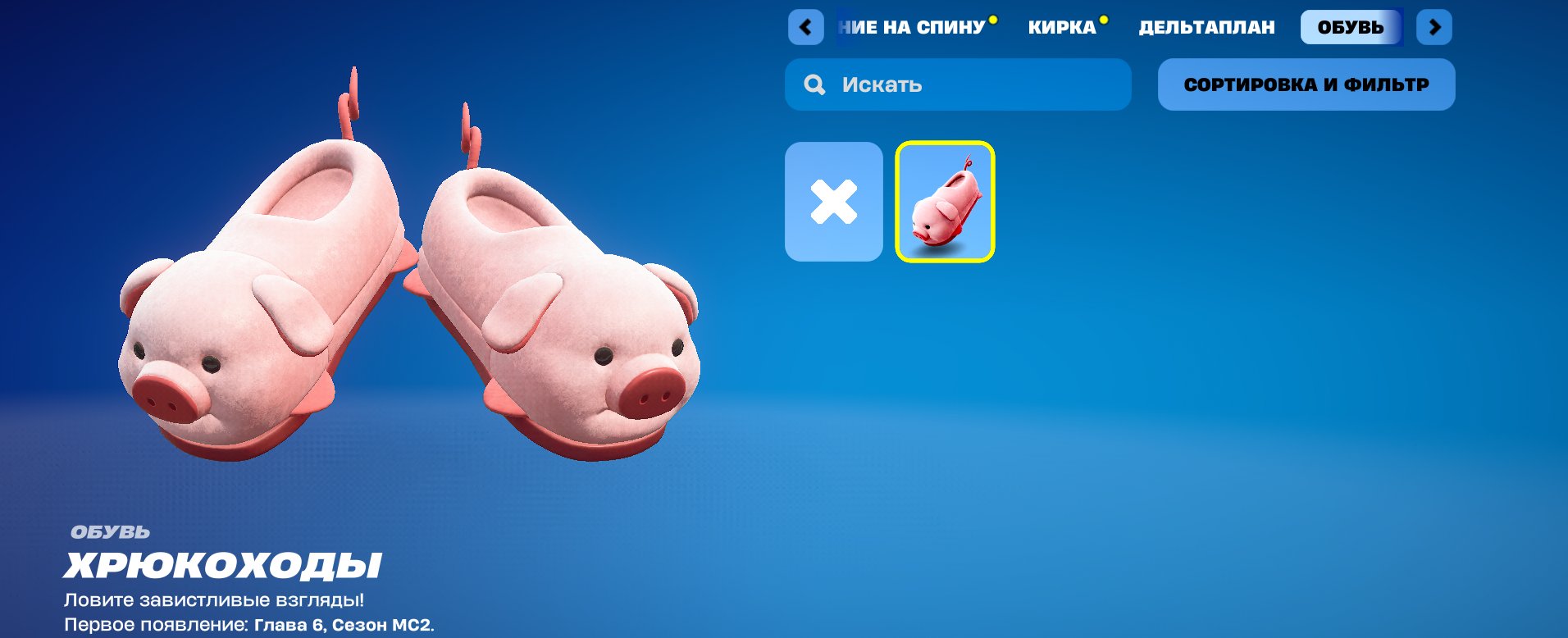Select the КИРКА category

(x=1064, y=27)
